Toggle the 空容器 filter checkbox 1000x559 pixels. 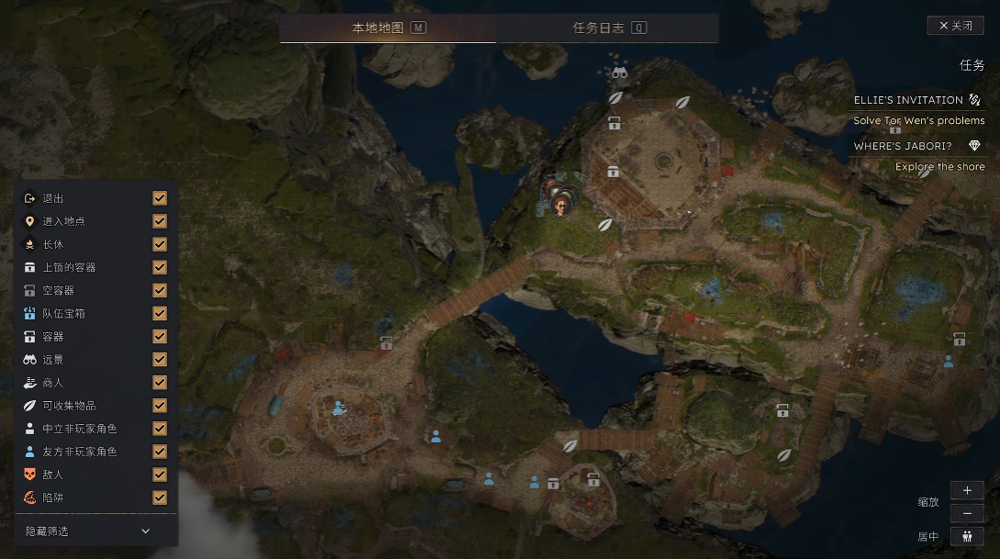pos(160,290)
